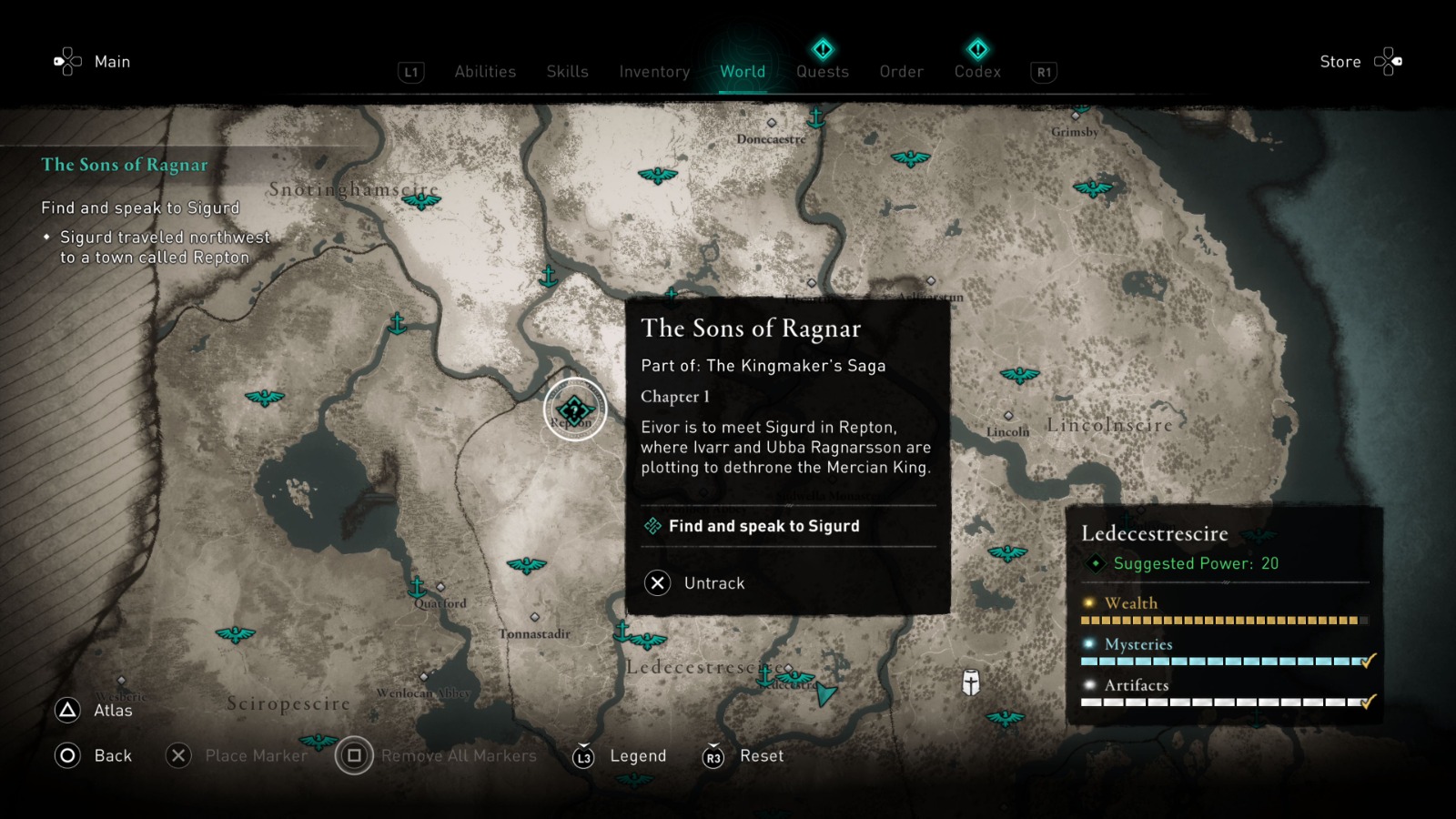Toggle the Artifacts completion checkmark
Screen dimensions: 1456x819
tap(1369, 703)
